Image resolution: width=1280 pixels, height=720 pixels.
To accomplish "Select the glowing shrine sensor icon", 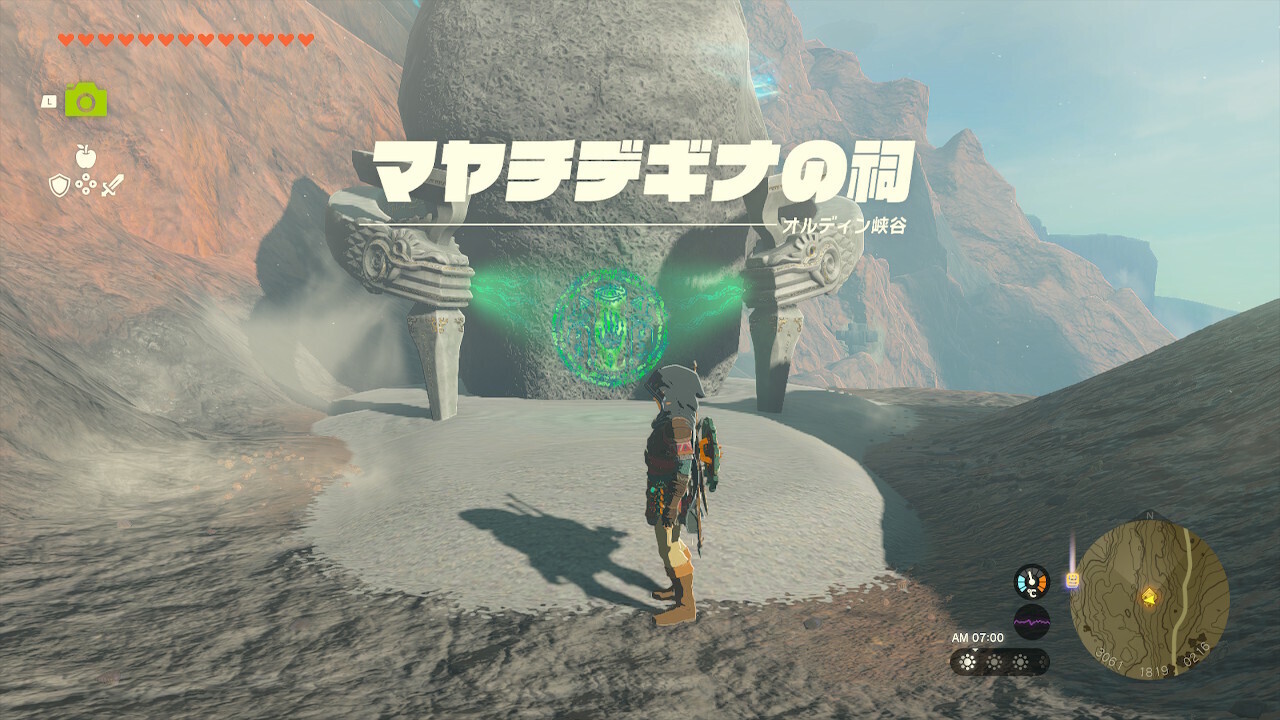I will coord(1073,579).
